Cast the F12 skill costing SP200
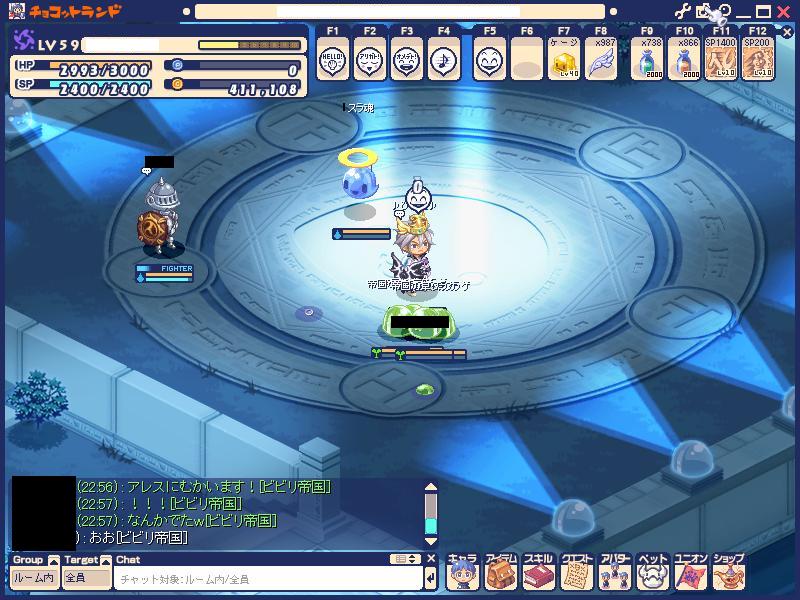Image resolution: width=800 pixels, height=600 pixels. tap(758, 62)
